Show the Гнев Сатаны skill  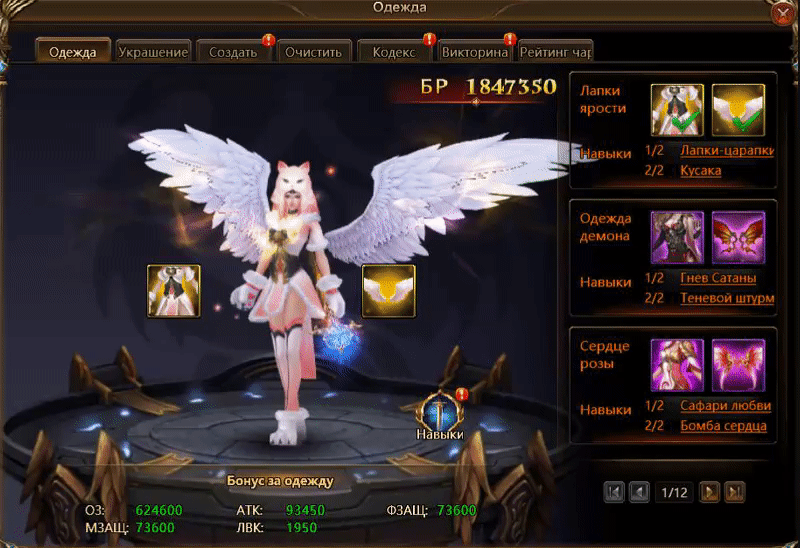tap(717, 278)
